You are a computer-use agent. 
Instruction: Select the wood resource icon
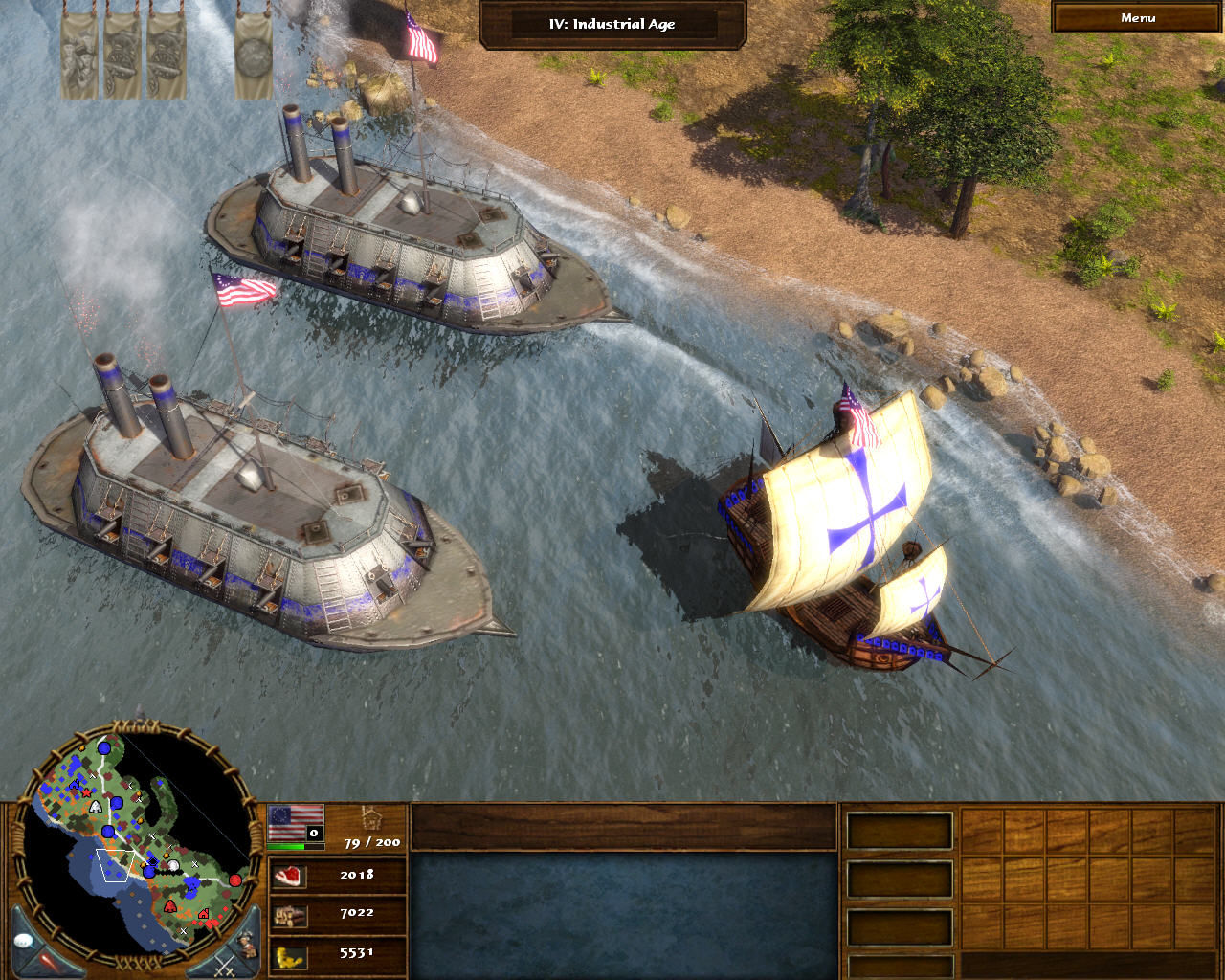(289, 914)
